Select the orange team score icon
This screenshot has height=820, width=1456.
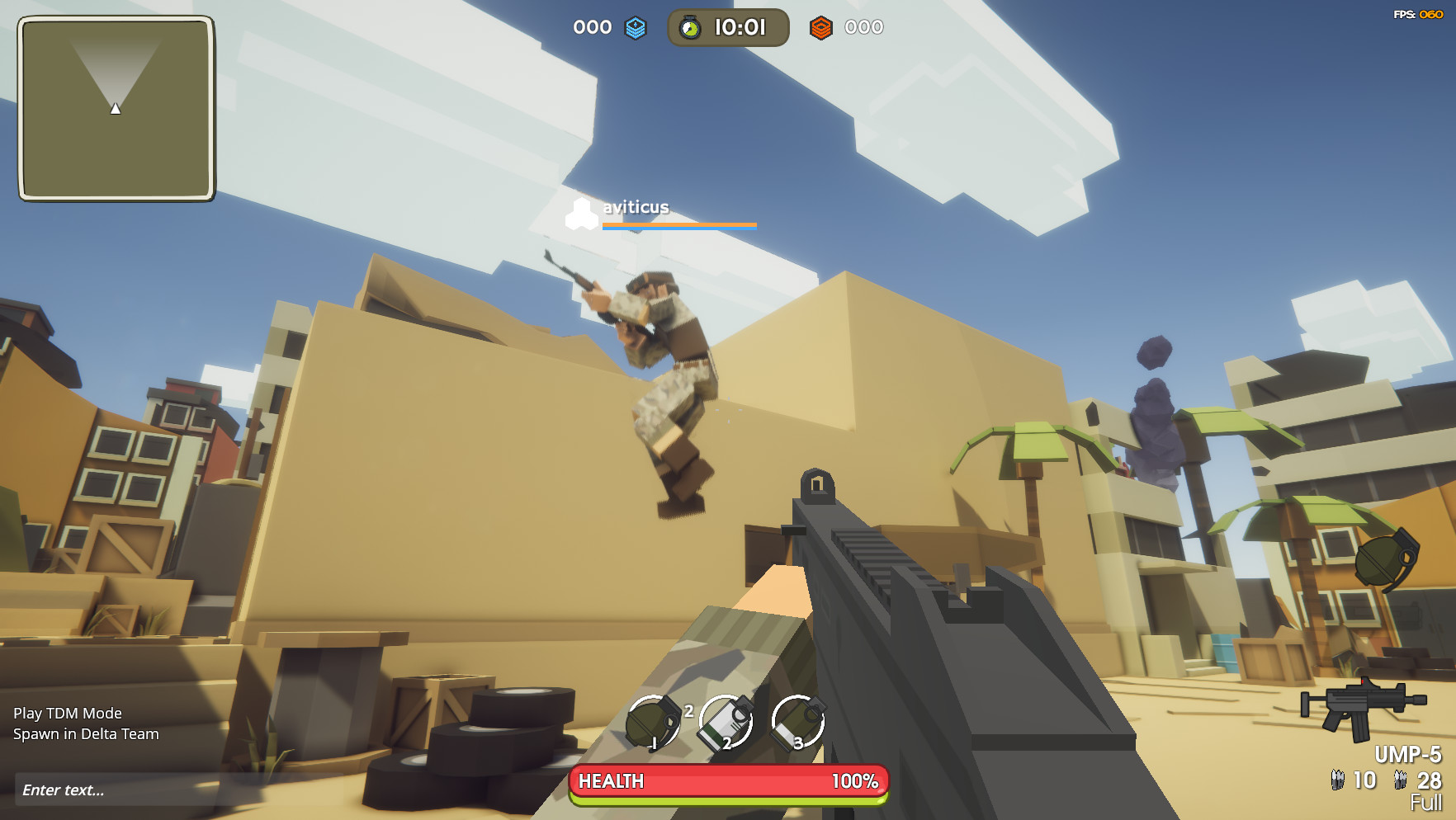coord(820,27)
